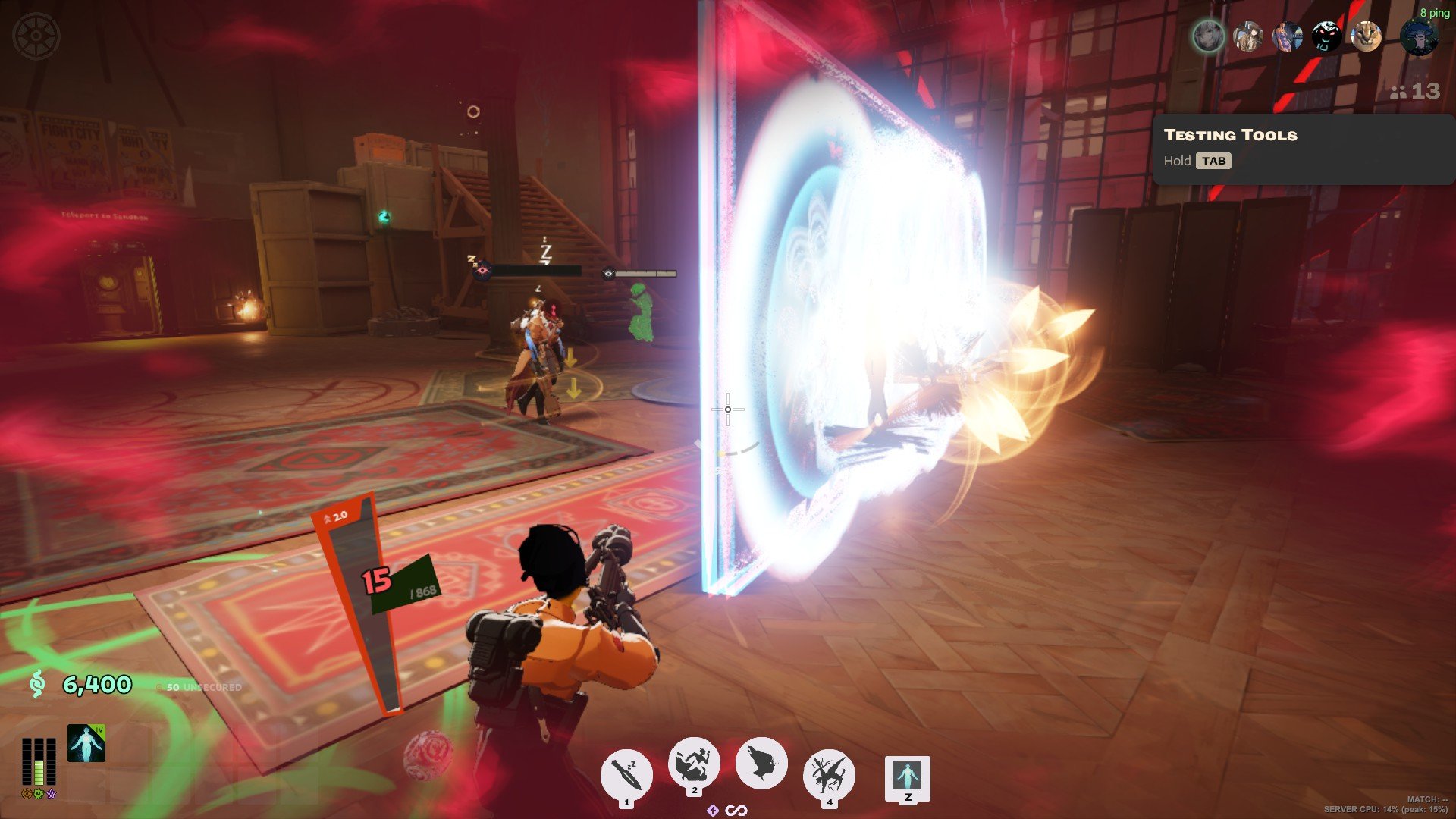Select the red-eyed dark mask player portrait
Viewport: 1456px width, 819px height.
click(x=1326, y=36)
